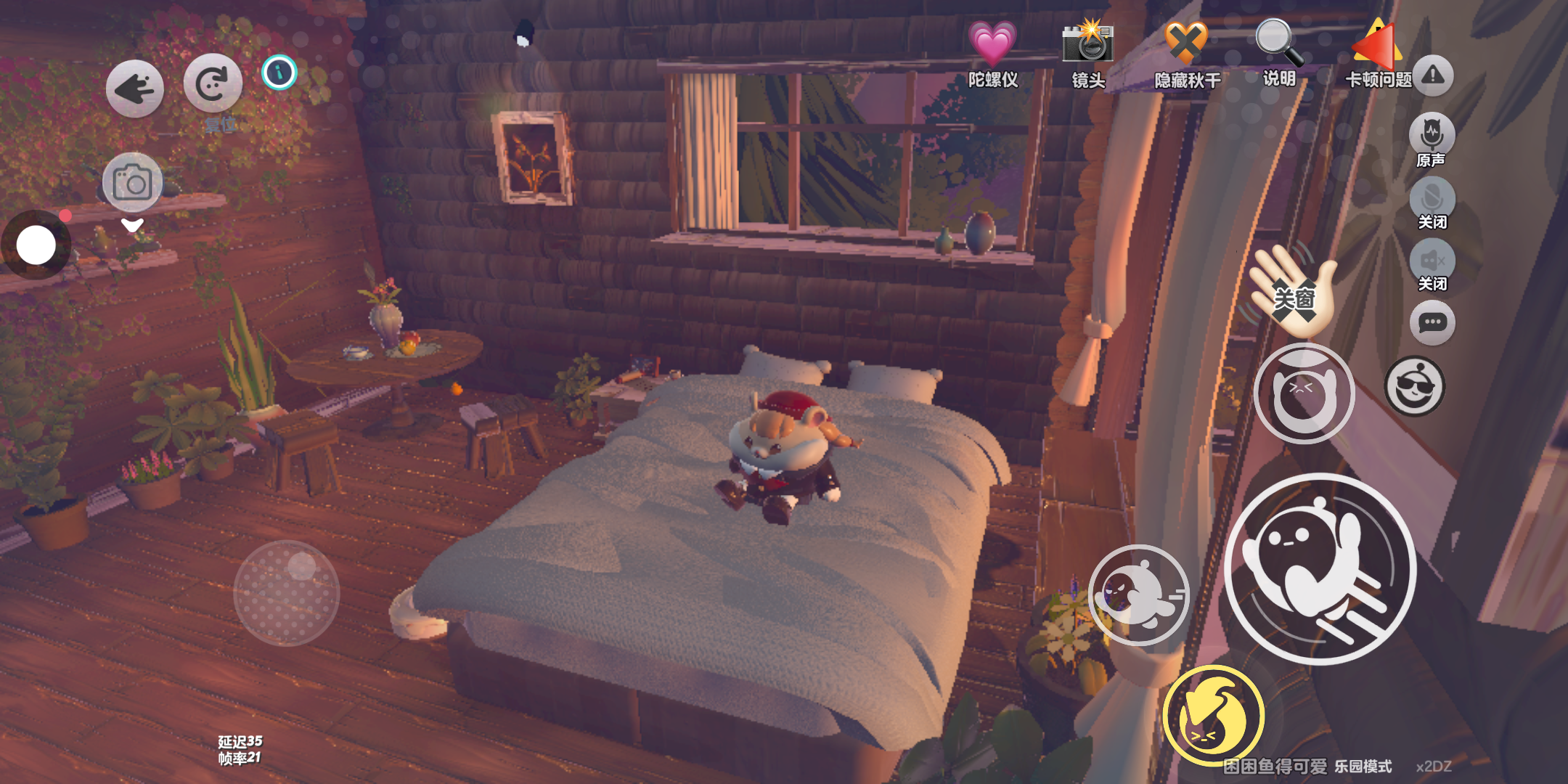The width and height of the screenshot is (1568, 784).
Task: Click the exclamation report button
Action: tap(1432, 75)
